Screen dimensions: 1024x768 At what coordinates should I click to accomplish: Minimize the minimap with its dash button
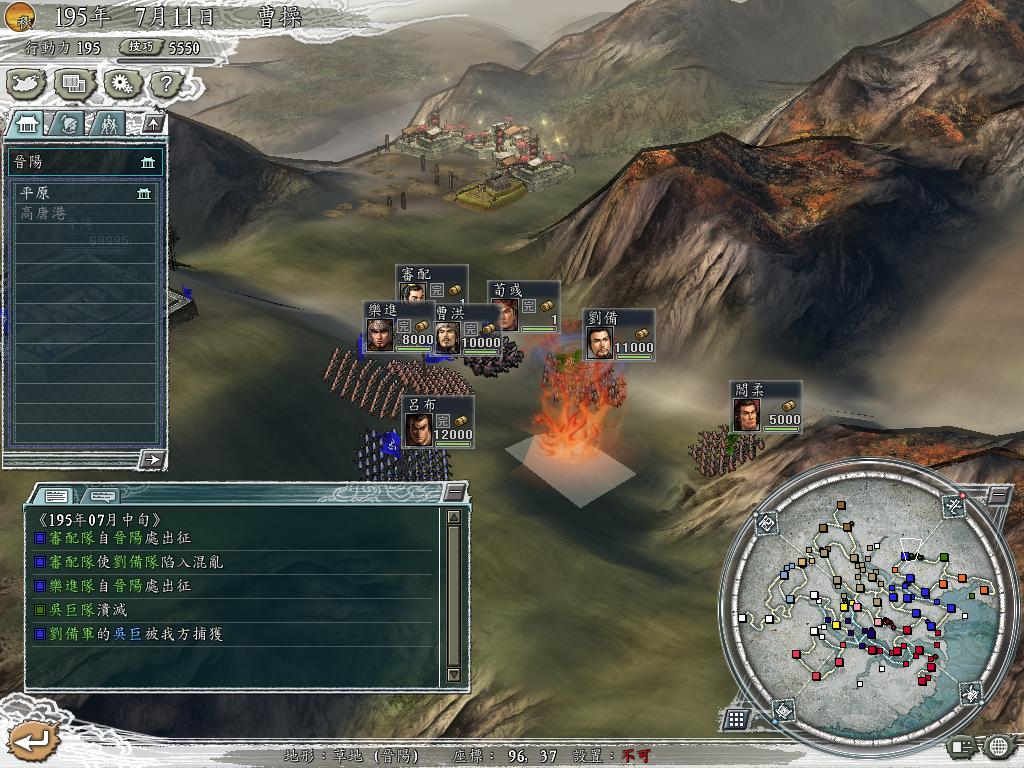[999, 495]
